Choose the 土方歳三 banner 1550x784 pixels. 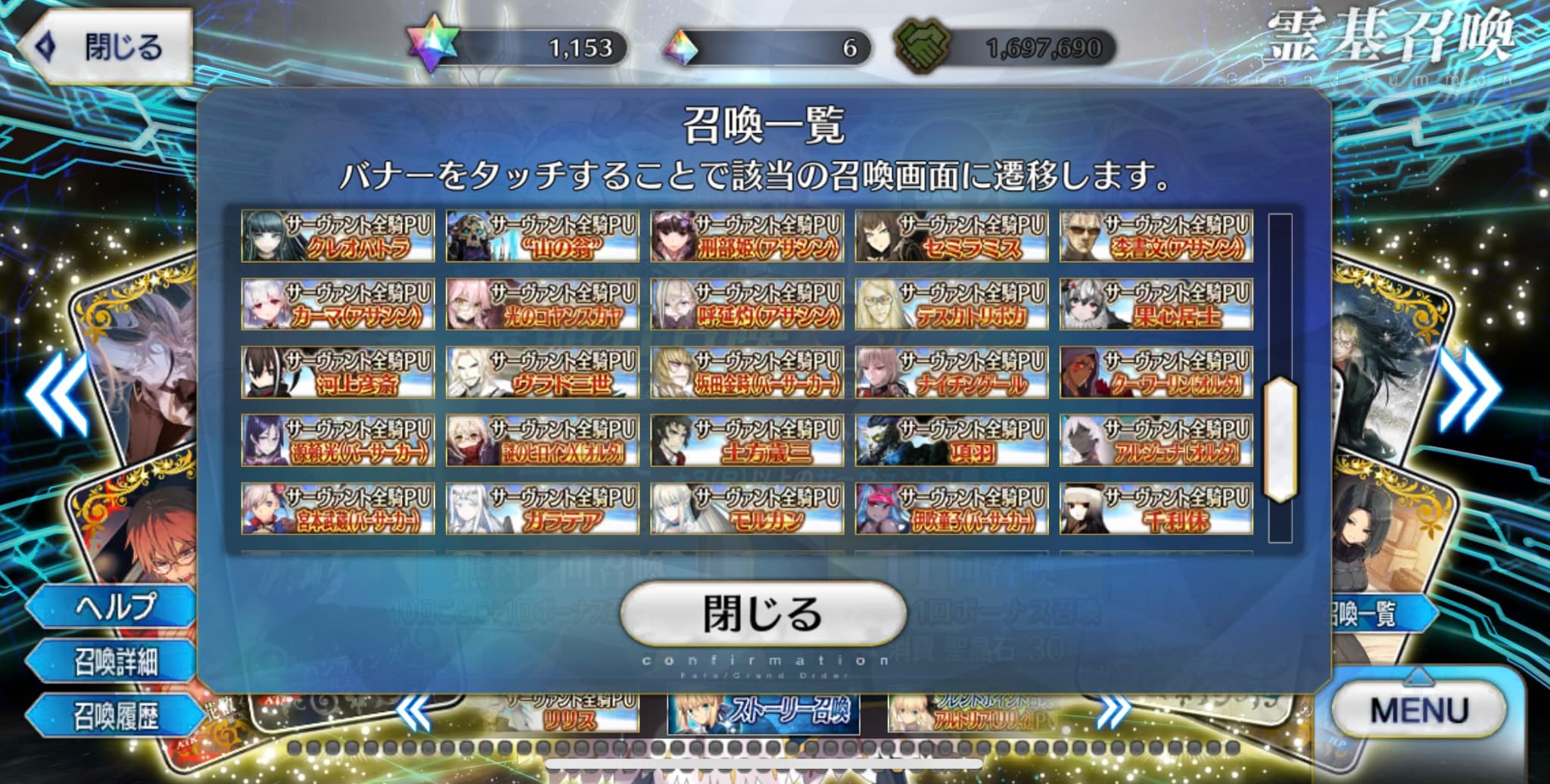[x=747, y=440]
